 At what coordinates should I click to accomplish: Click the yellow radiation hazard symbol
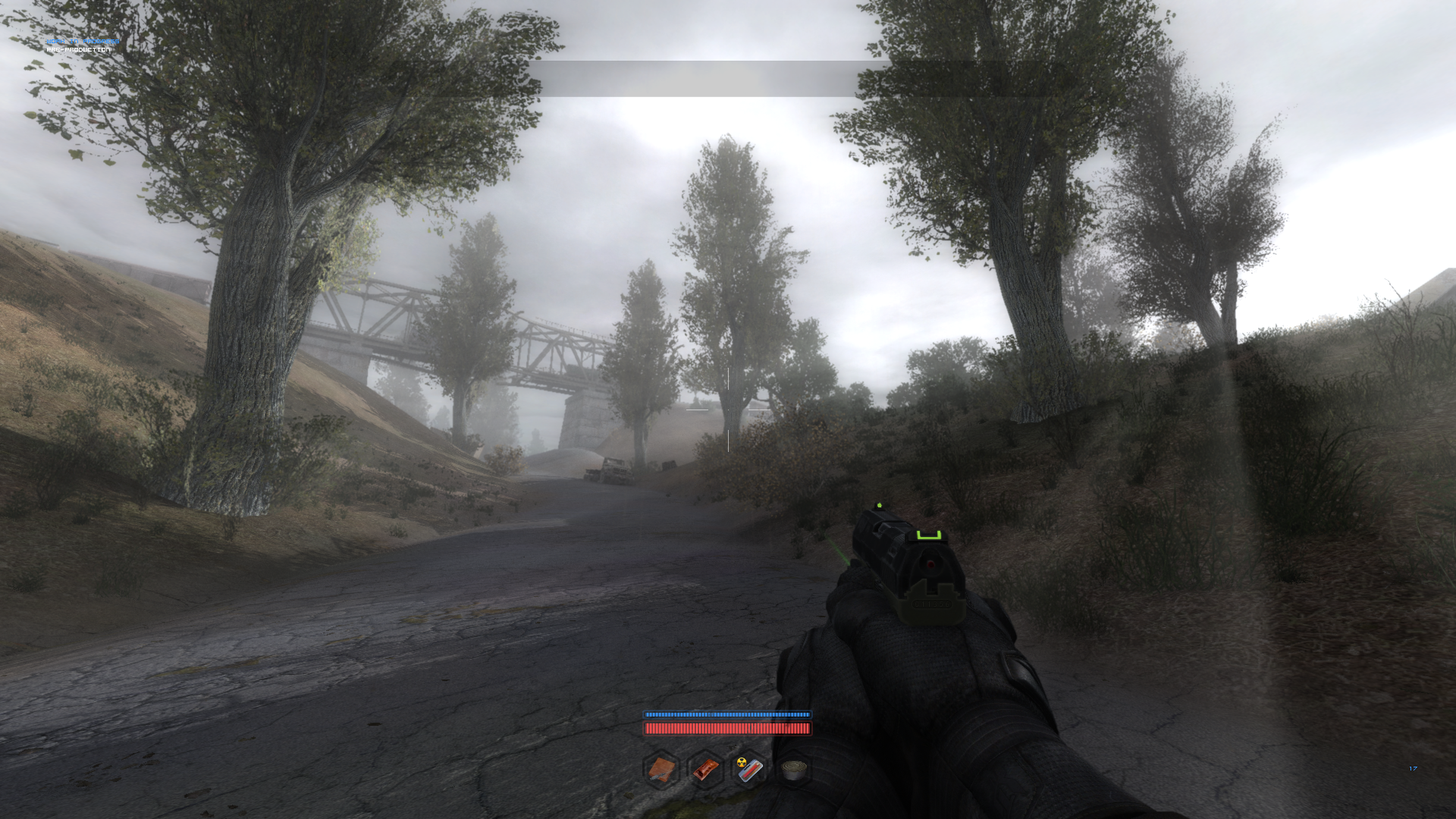coord(741,762)
